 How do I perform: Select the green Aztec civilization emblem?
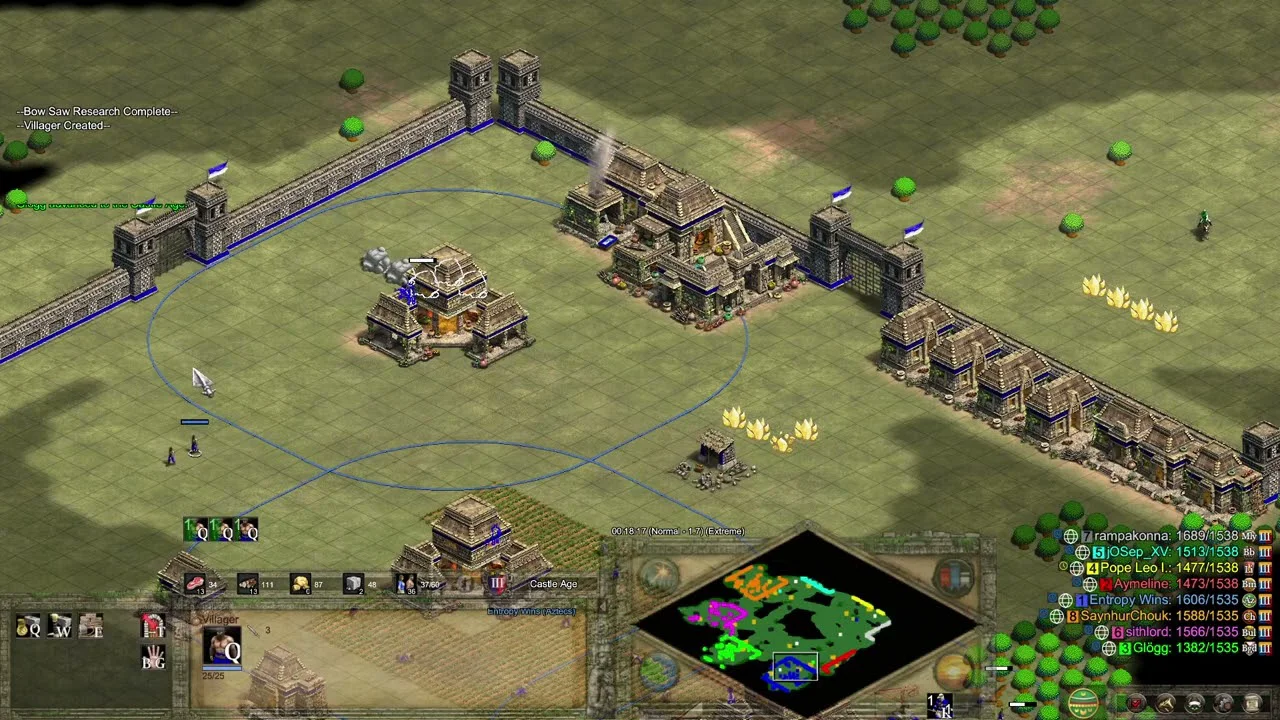[1082, 703]
